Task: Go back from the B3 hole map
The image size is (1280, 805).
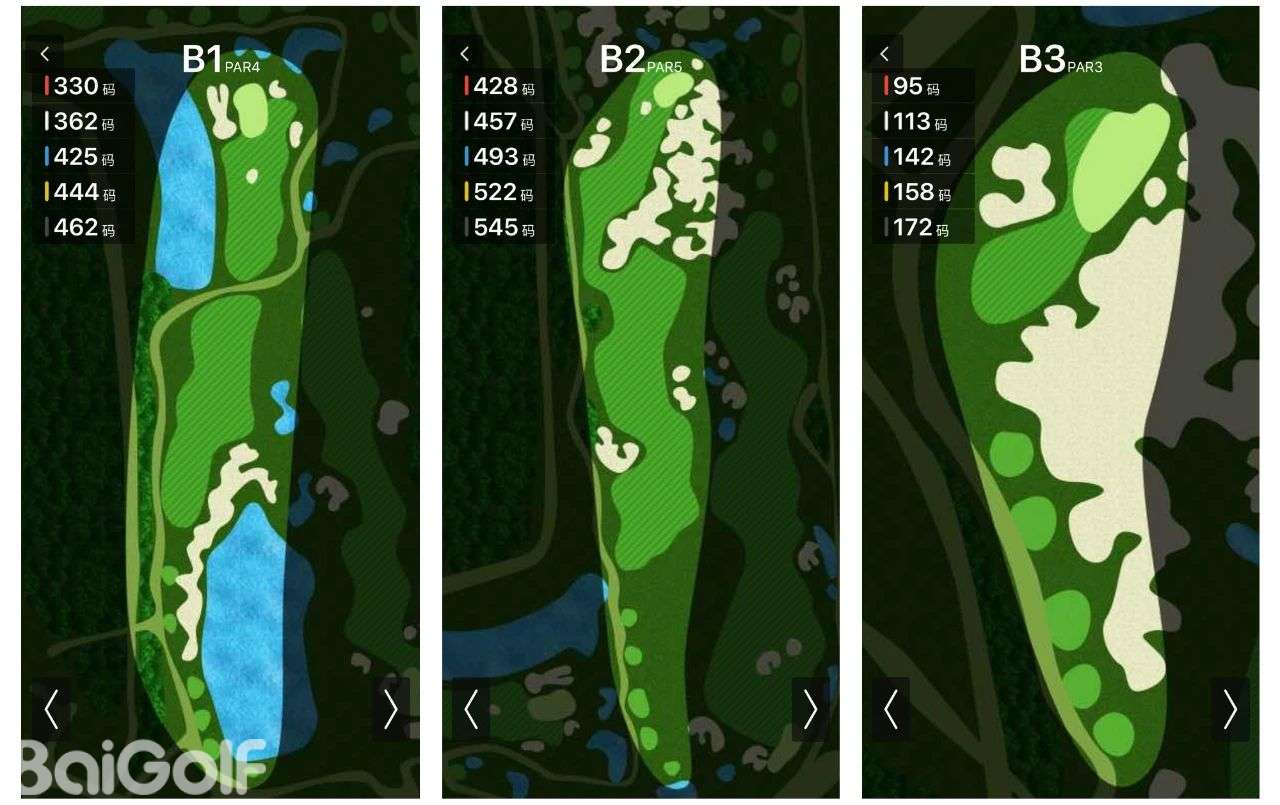Action: pyautogui.click(x=884, y=54)
